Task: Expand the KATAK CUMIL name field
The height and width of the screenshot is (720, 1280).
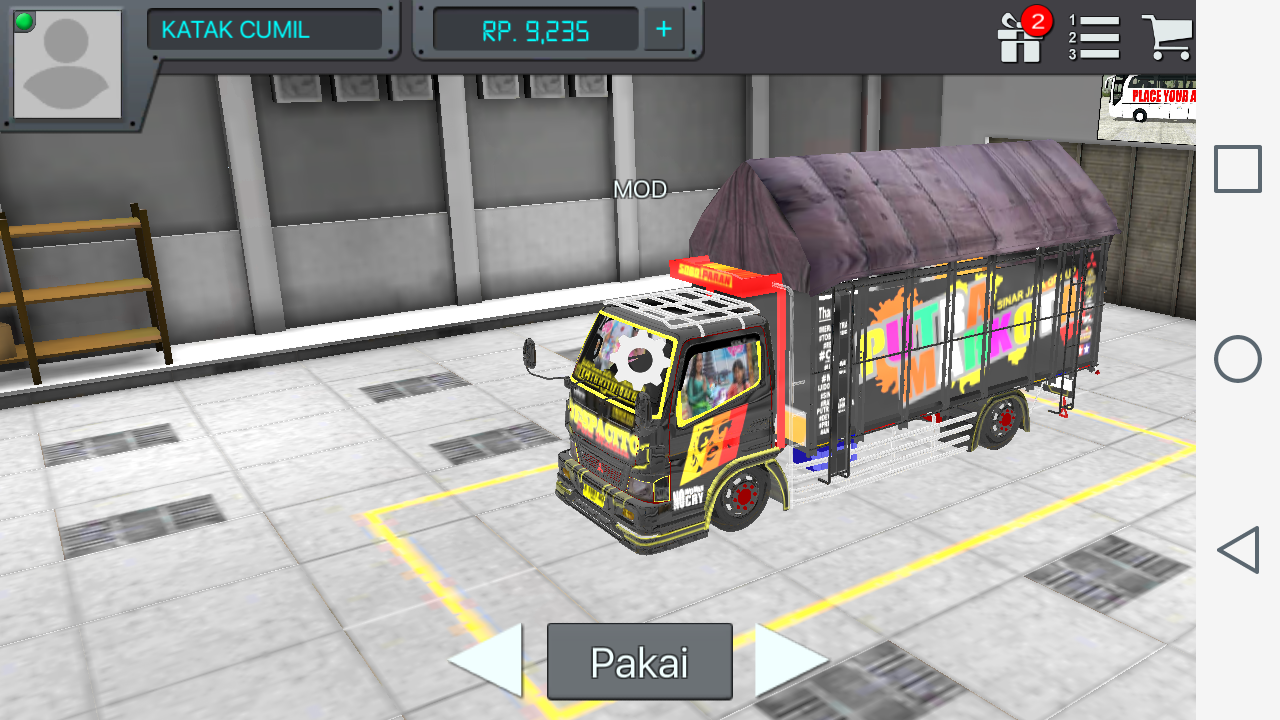Action: (264, 29)
